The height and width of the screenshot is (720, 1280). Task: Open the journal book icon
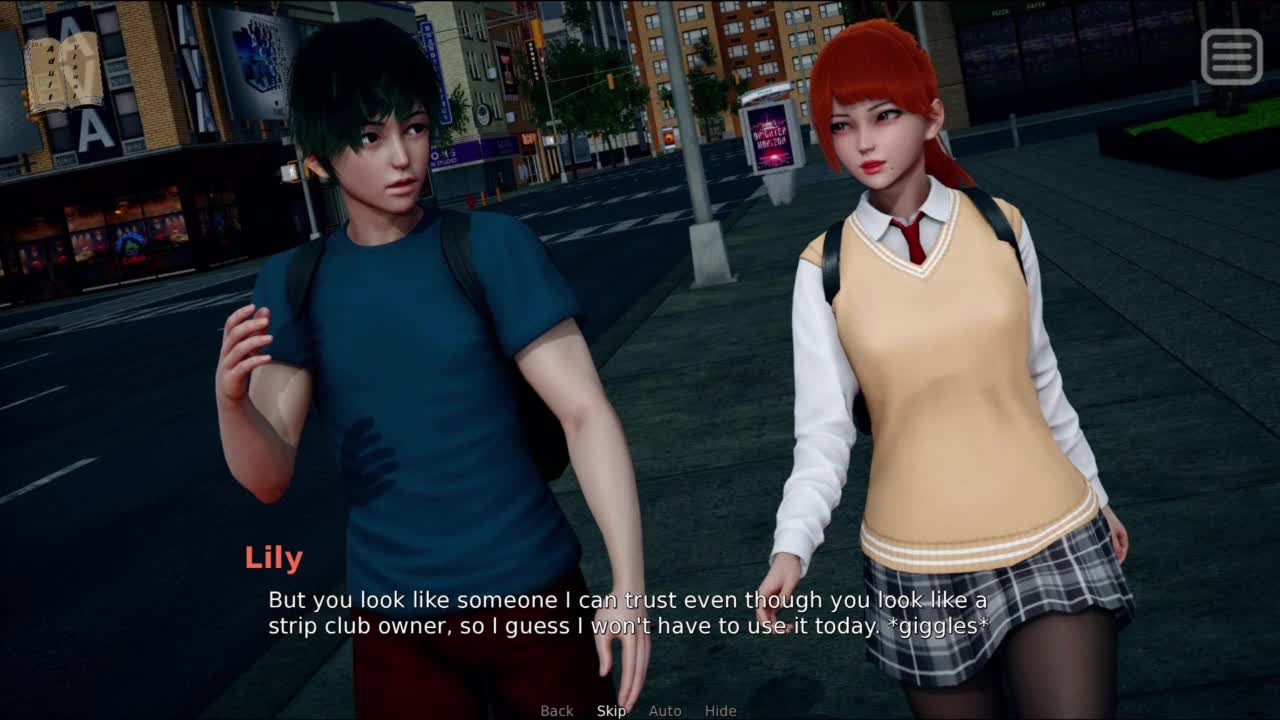pyautogui.click(x=64, y=72)
